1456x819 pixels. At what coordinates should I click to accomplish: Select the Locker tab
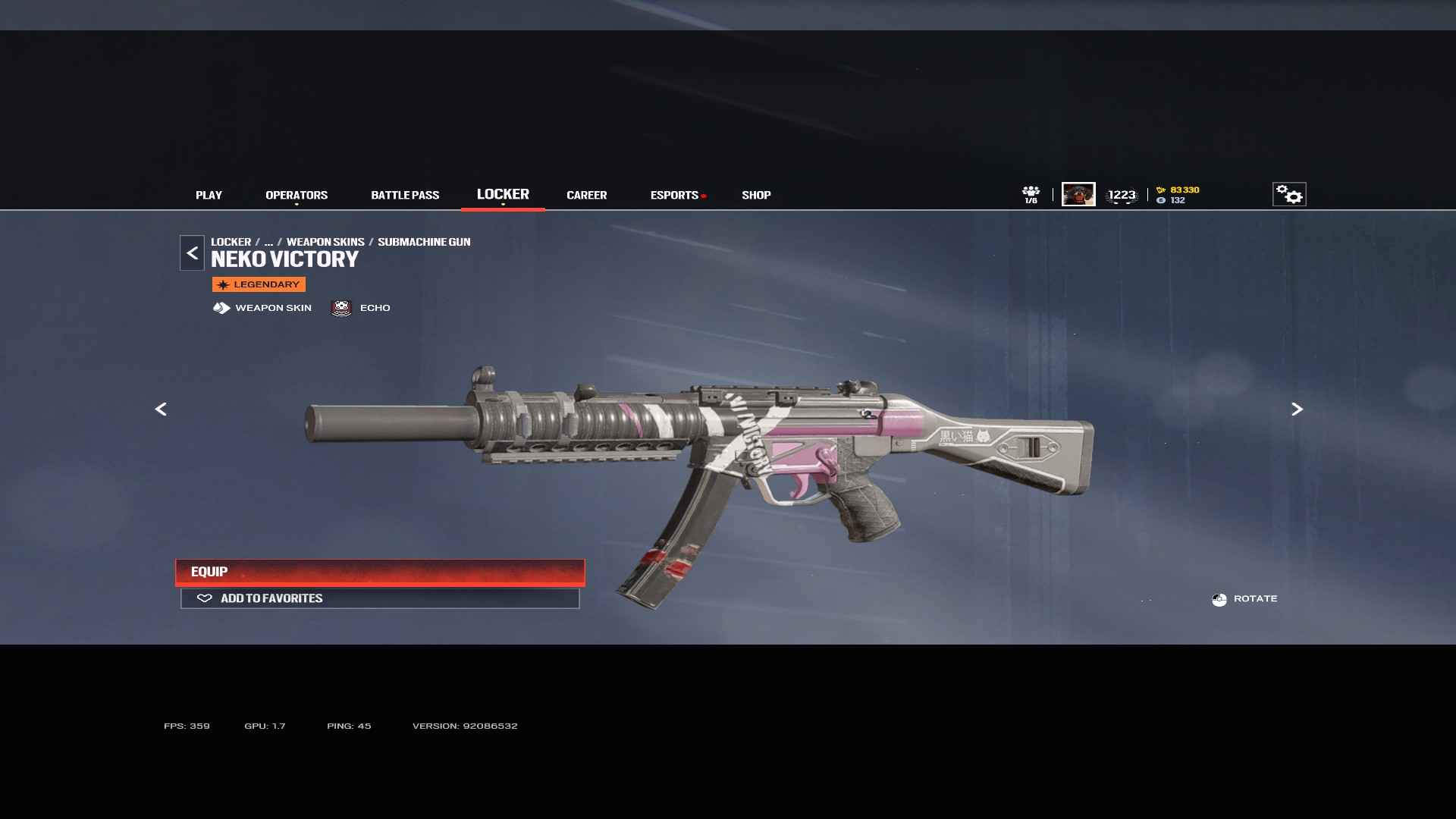[503, 194]
